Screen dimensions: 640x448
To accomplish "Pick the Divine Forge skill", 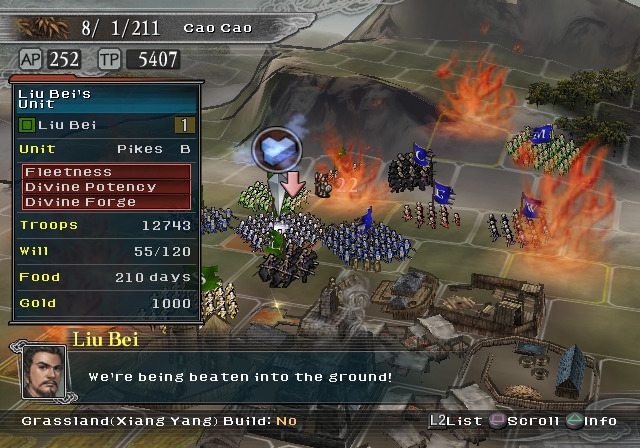I will coord(107,202).
